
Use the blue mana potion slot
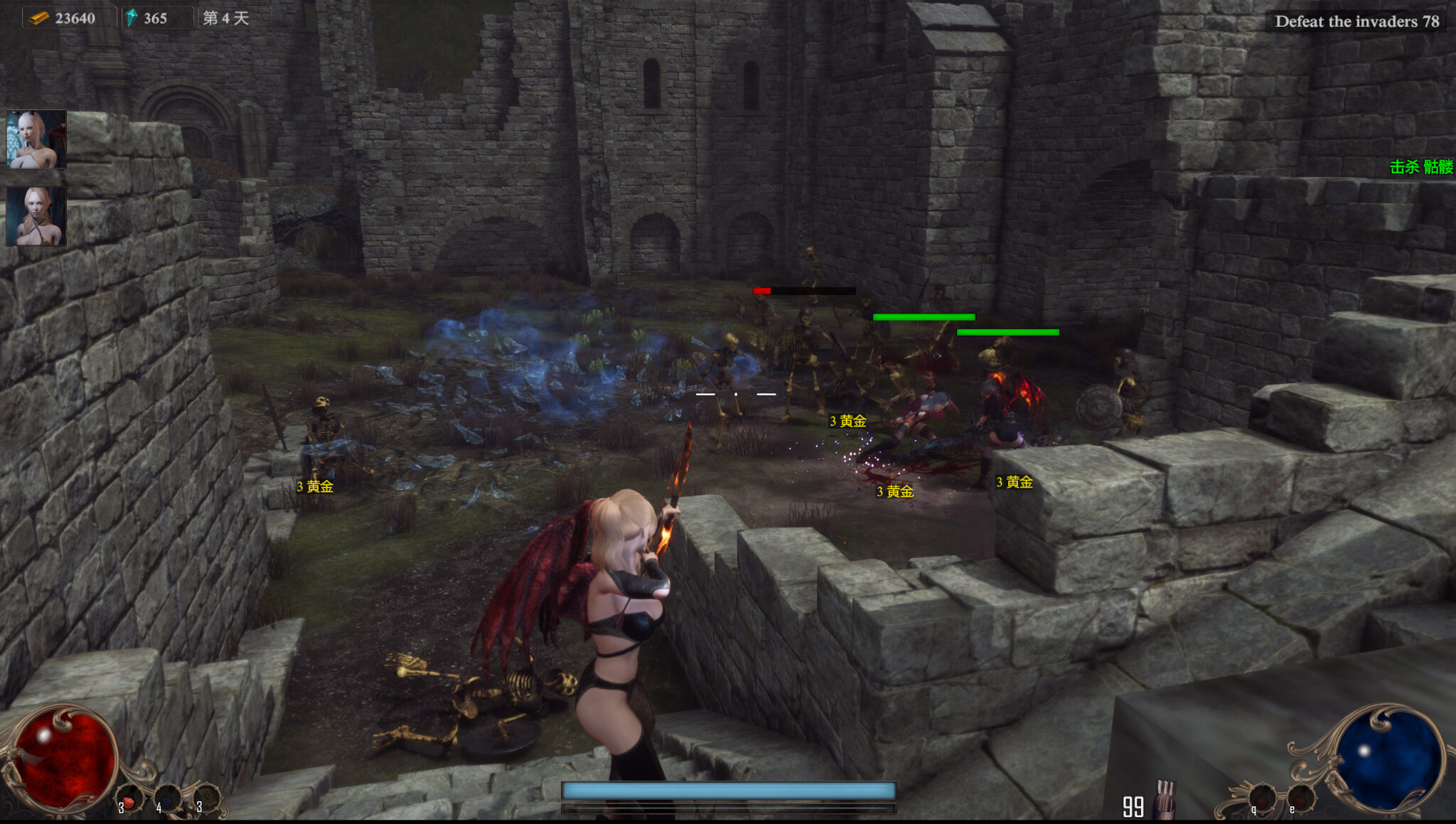(168, 798)
